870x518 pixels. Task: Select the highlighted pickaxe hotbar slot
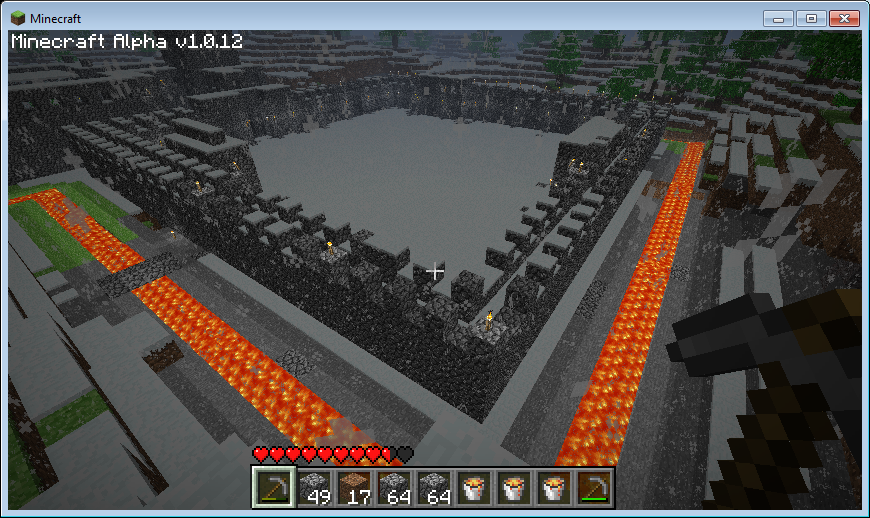[x=271, y=487]
